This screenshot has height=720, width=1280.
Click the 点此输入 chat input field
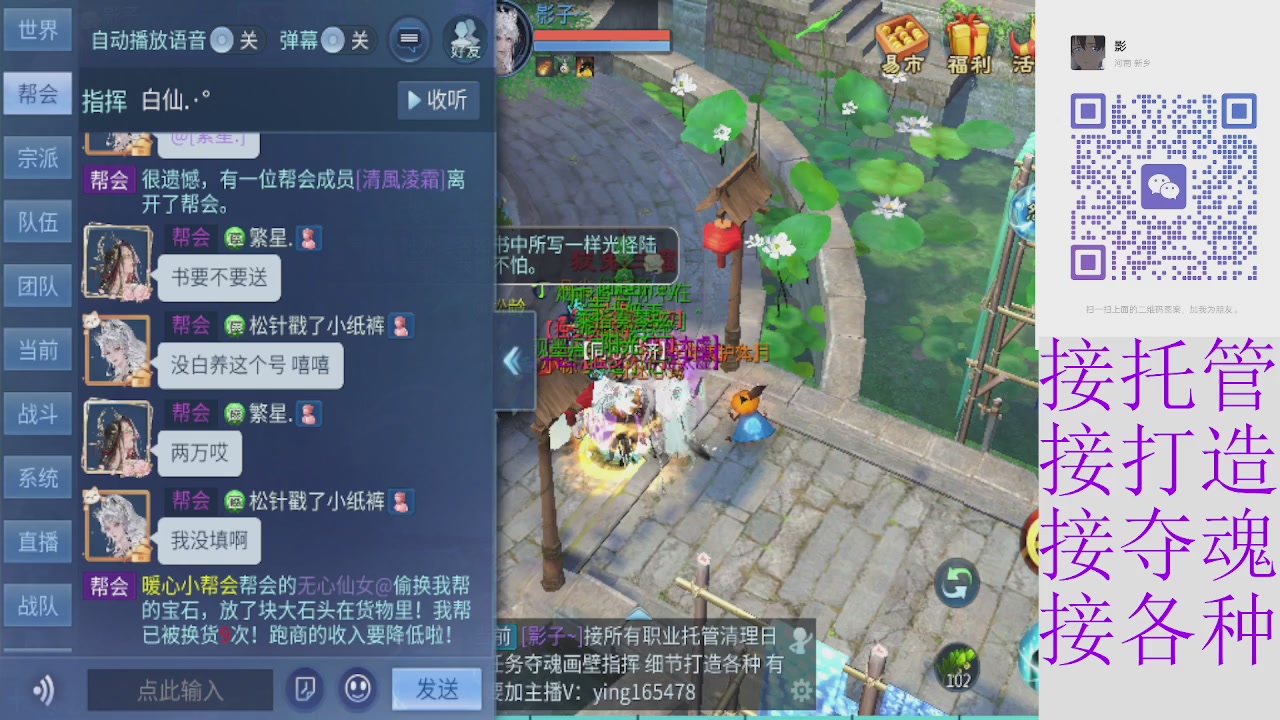click(x=180, y=690)
